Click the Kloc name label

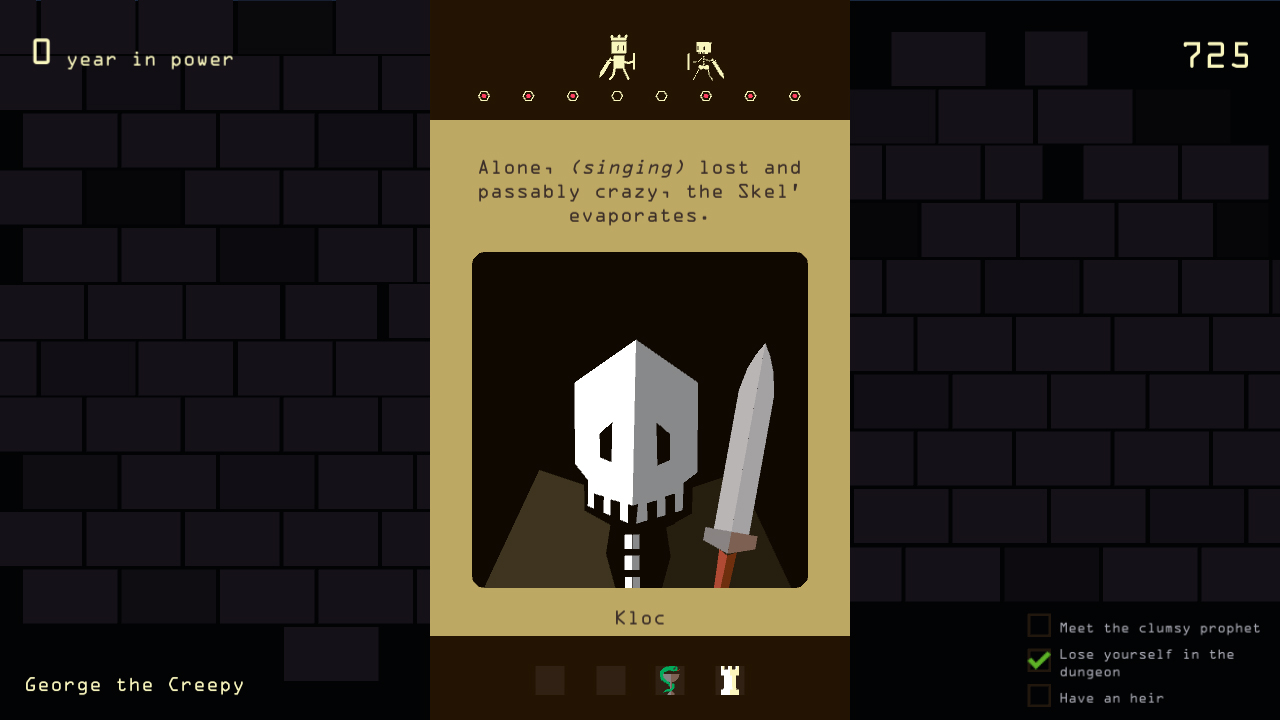(639, 618)
